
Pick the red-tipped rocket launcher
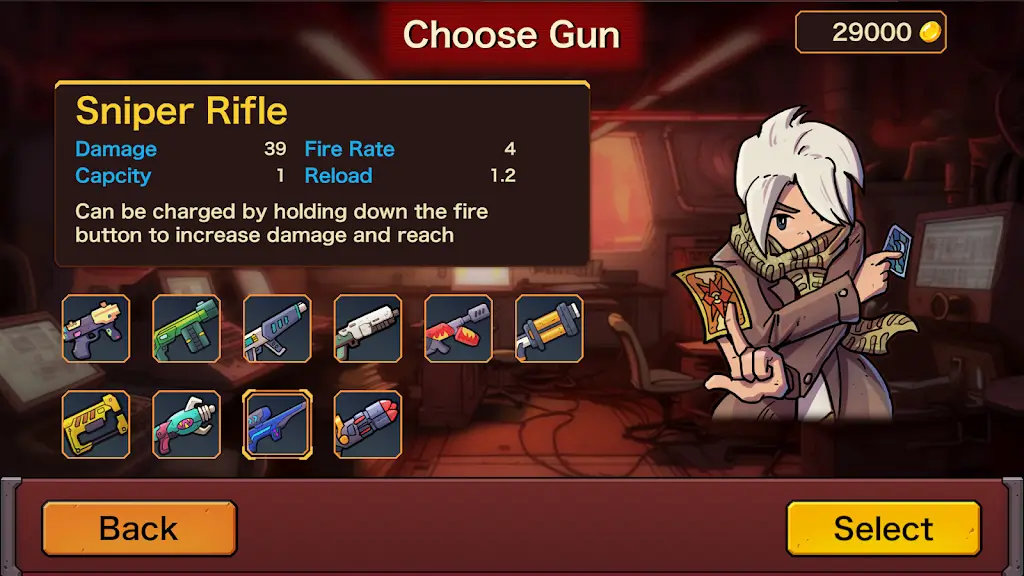click(x=368, y=424)
